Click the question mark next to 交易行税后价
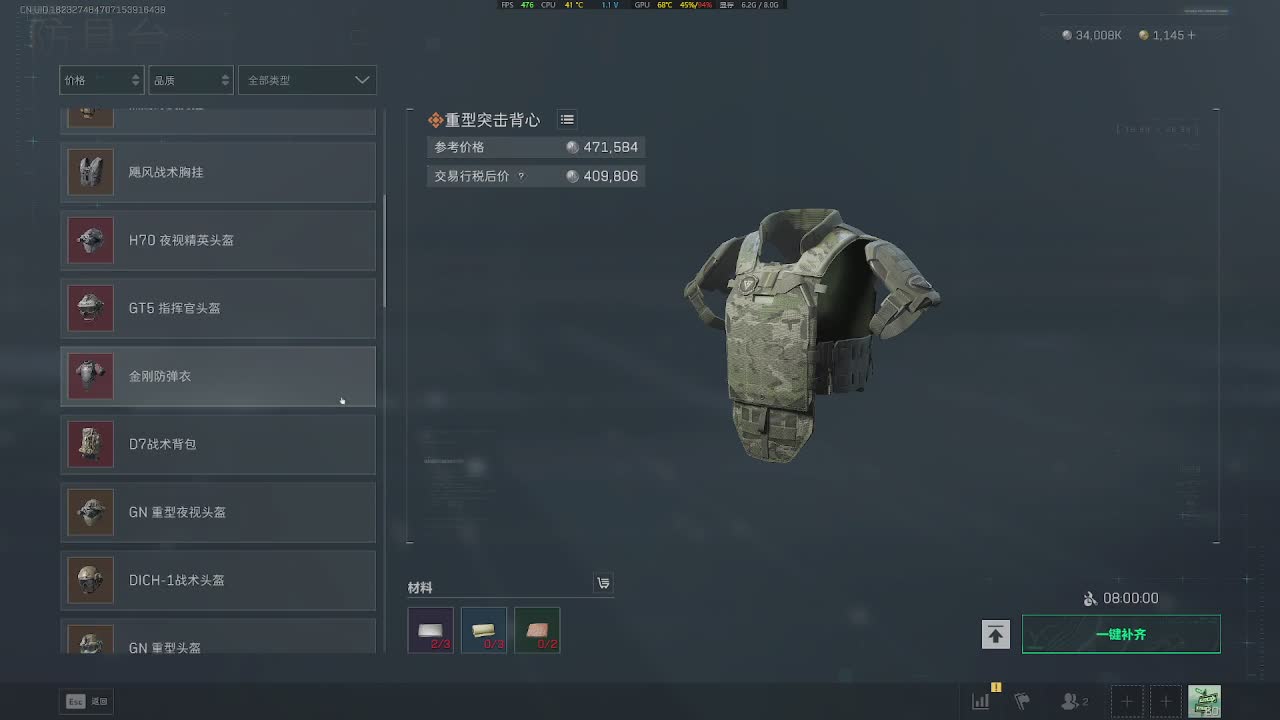 [521, 177]
